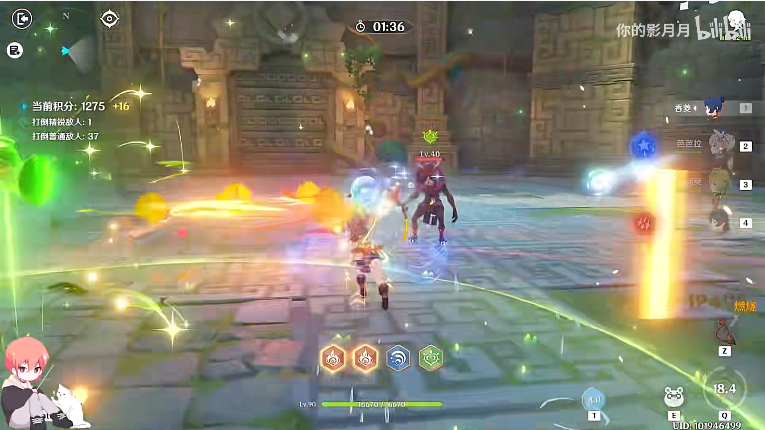Click the bilibili logo watermark
The width and height of the screenshot is (765, 430).
tap(722, 30)
